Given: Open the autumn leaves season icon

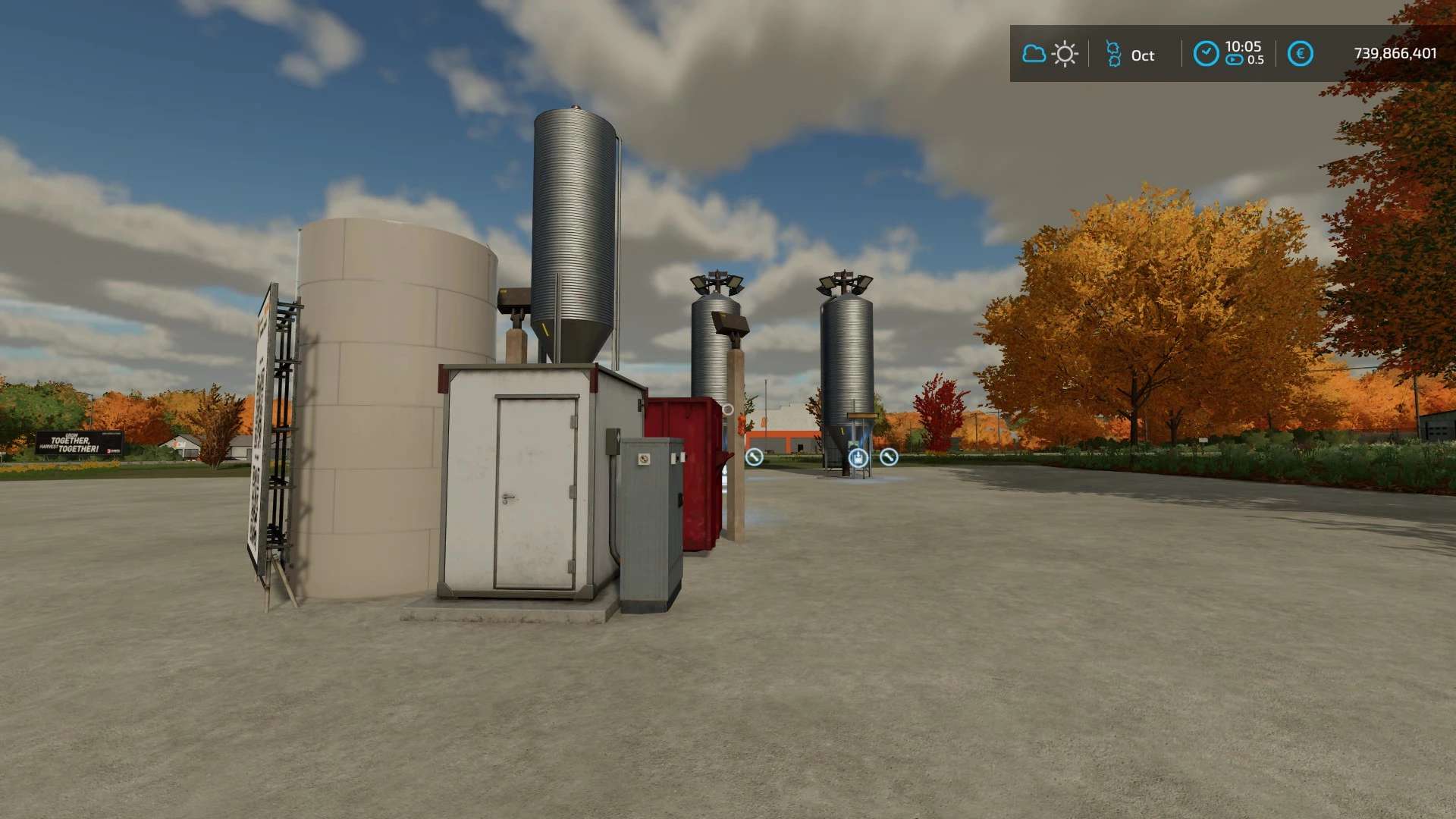Looking at the screenshot, I should coord(1113,55).
